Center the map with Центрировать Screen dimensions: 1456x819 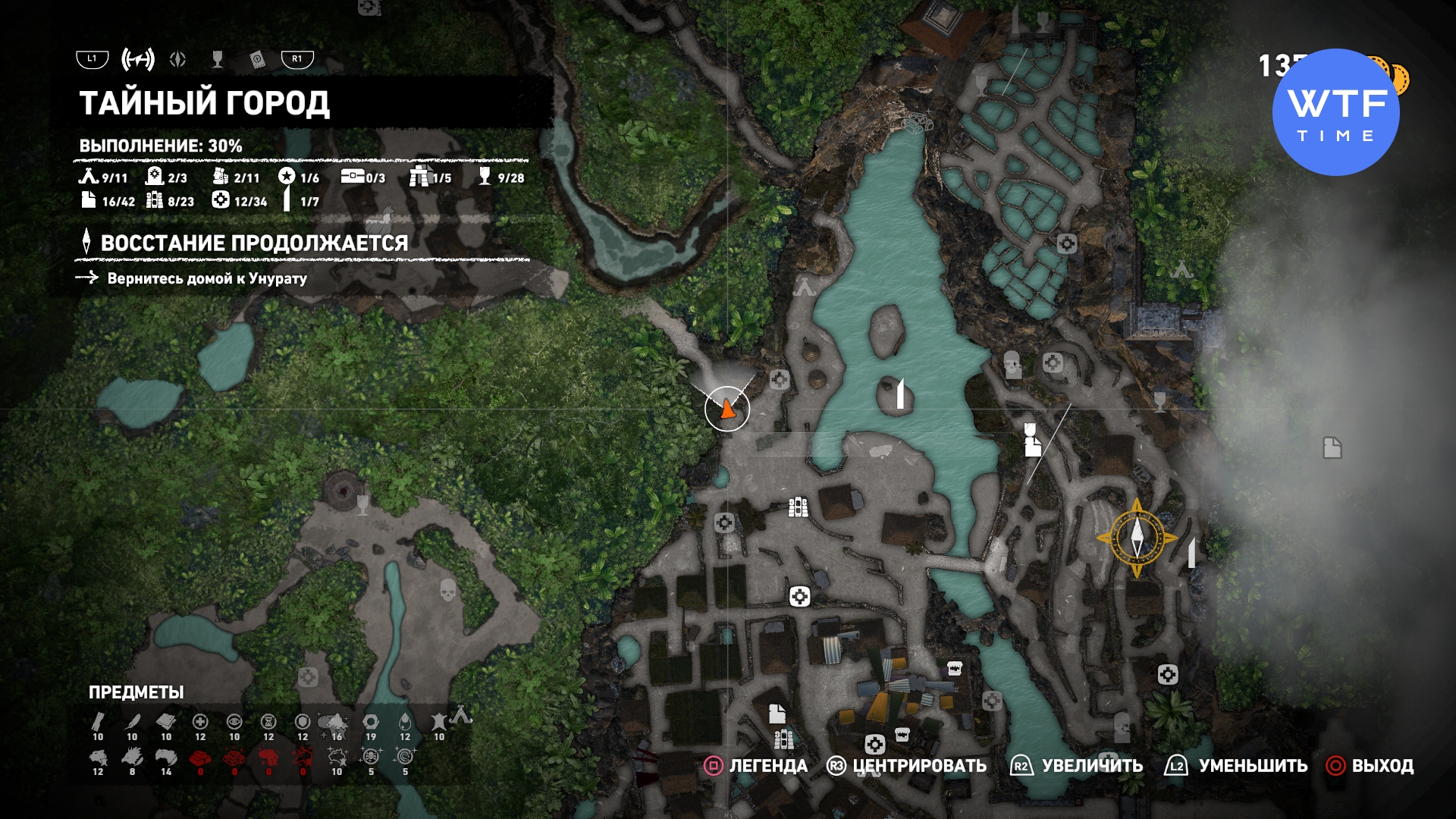[x=906, y=766]
